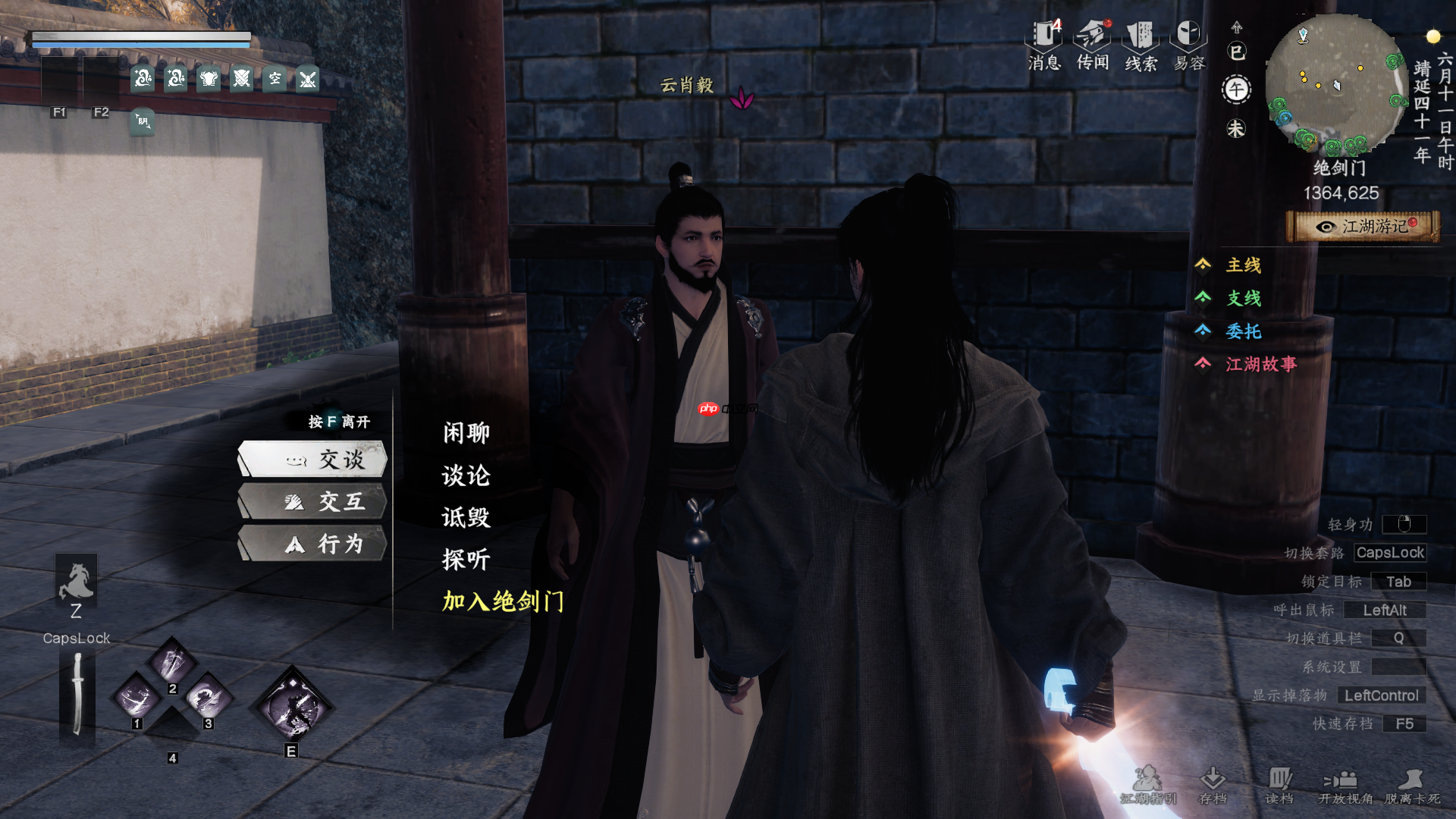The height and width of the screenshot is (819, 1456).
Task: Expand the 支线 side quest tracker
Action: coord(1244,298)
